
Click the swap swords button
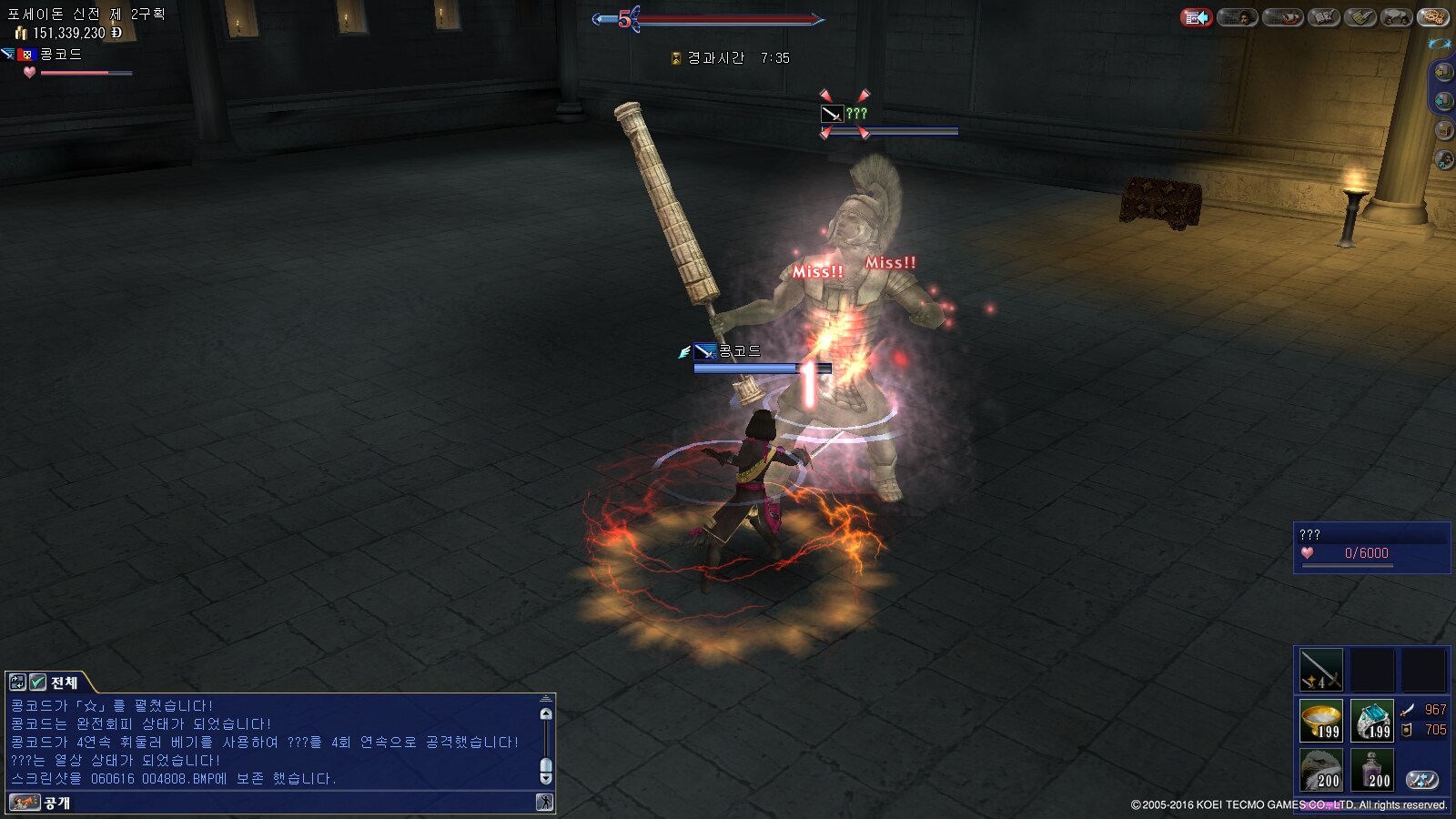coord(1421,780)
